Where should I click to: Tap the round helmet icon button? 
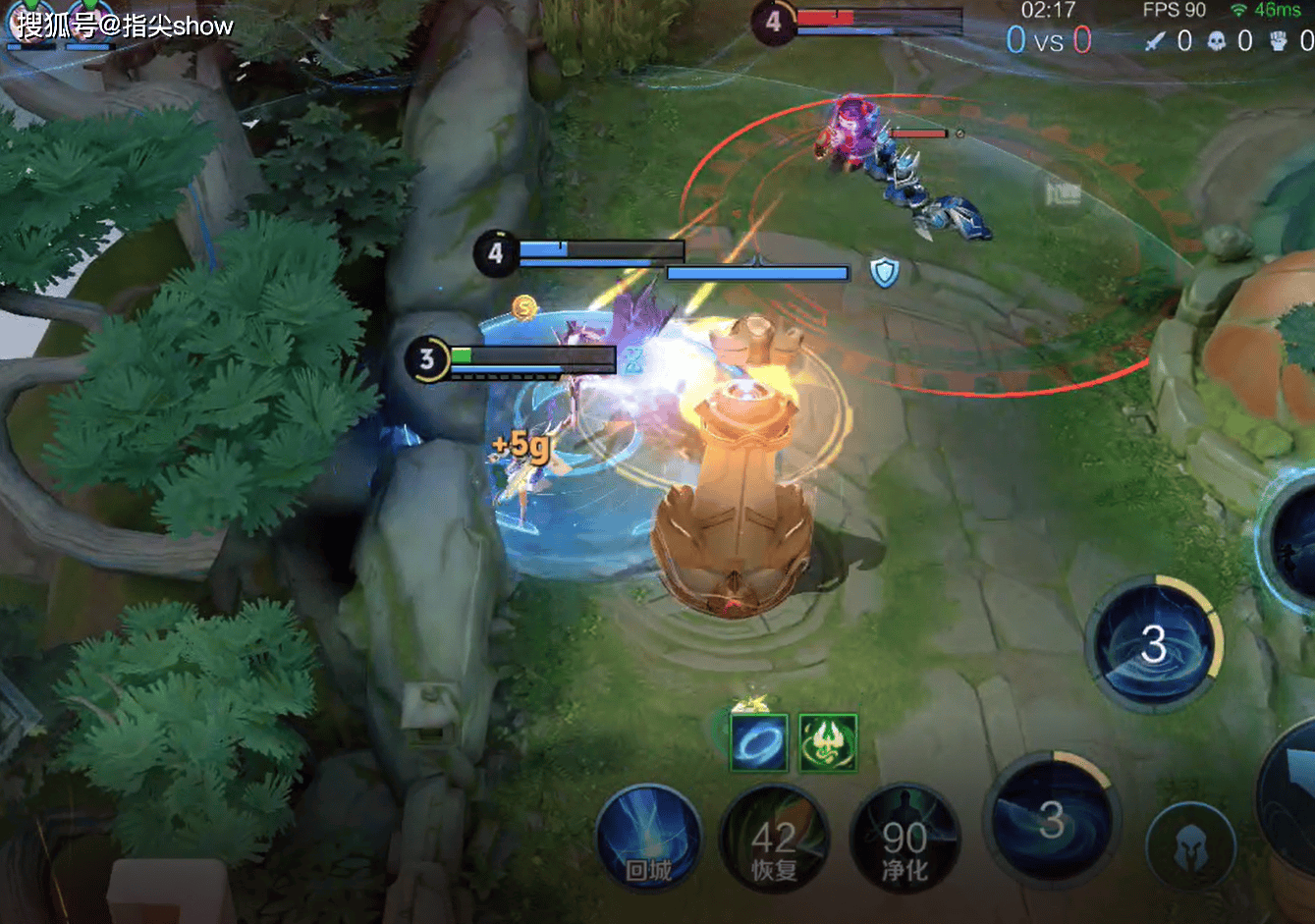pyautogui.click(x=1190, y=847)
